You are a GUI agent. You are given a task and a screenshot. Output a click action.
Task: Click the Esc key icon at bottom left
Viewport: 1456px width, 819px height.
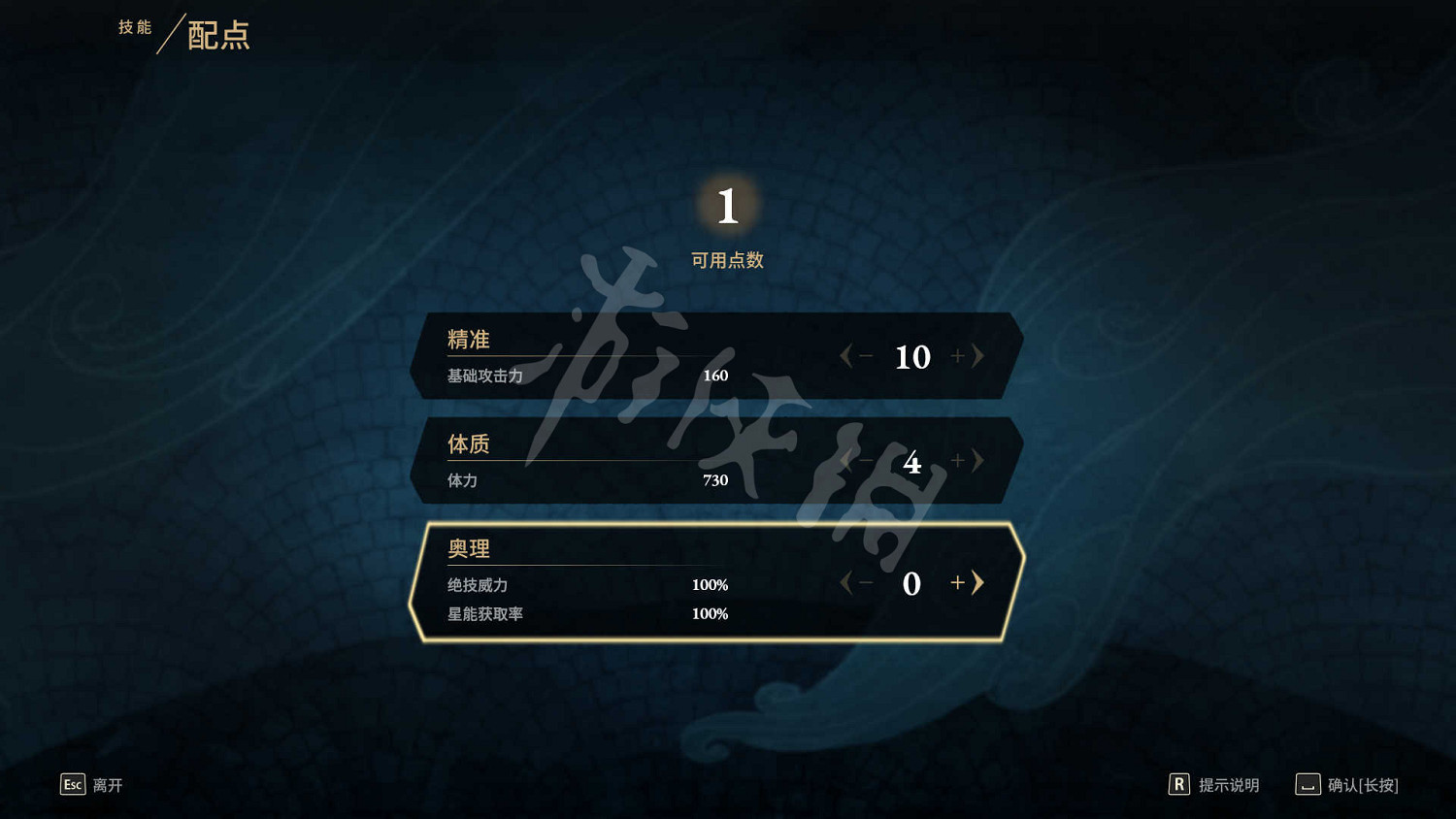point(72,784)
